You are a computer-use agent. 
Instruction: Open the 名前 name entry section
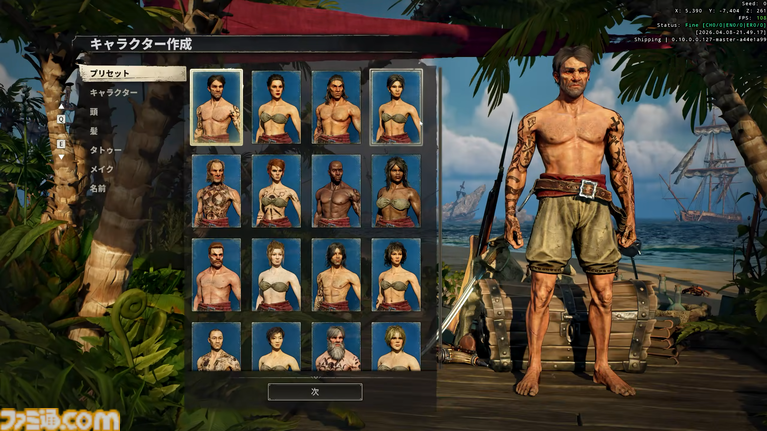click(98, 188)
